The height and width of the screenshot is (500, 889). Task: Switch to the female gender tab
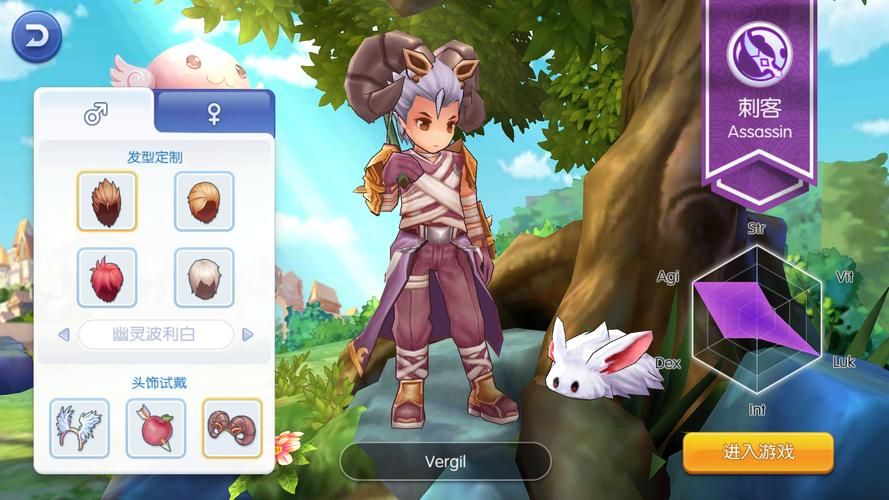click(214, 114)
